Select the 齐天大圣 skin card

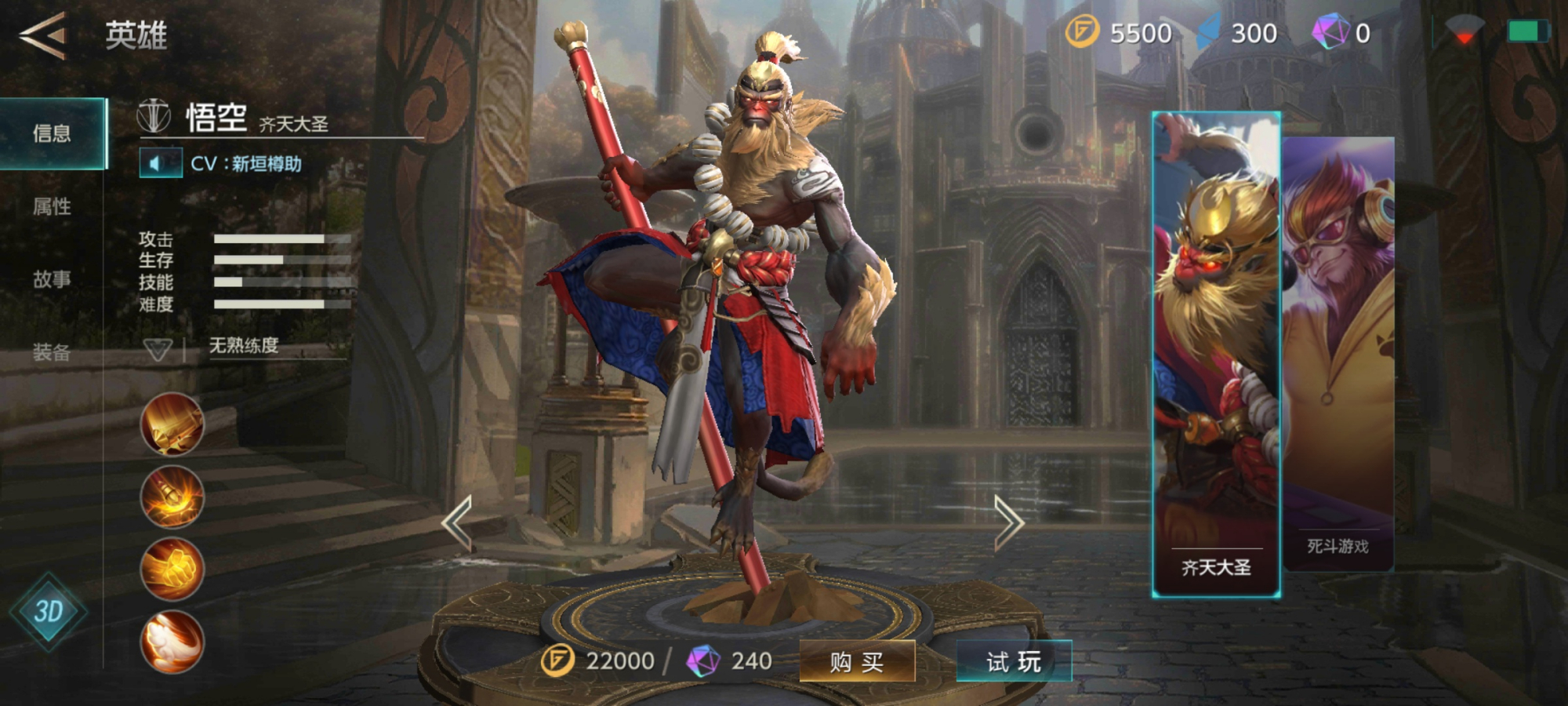coord(1216,353)
